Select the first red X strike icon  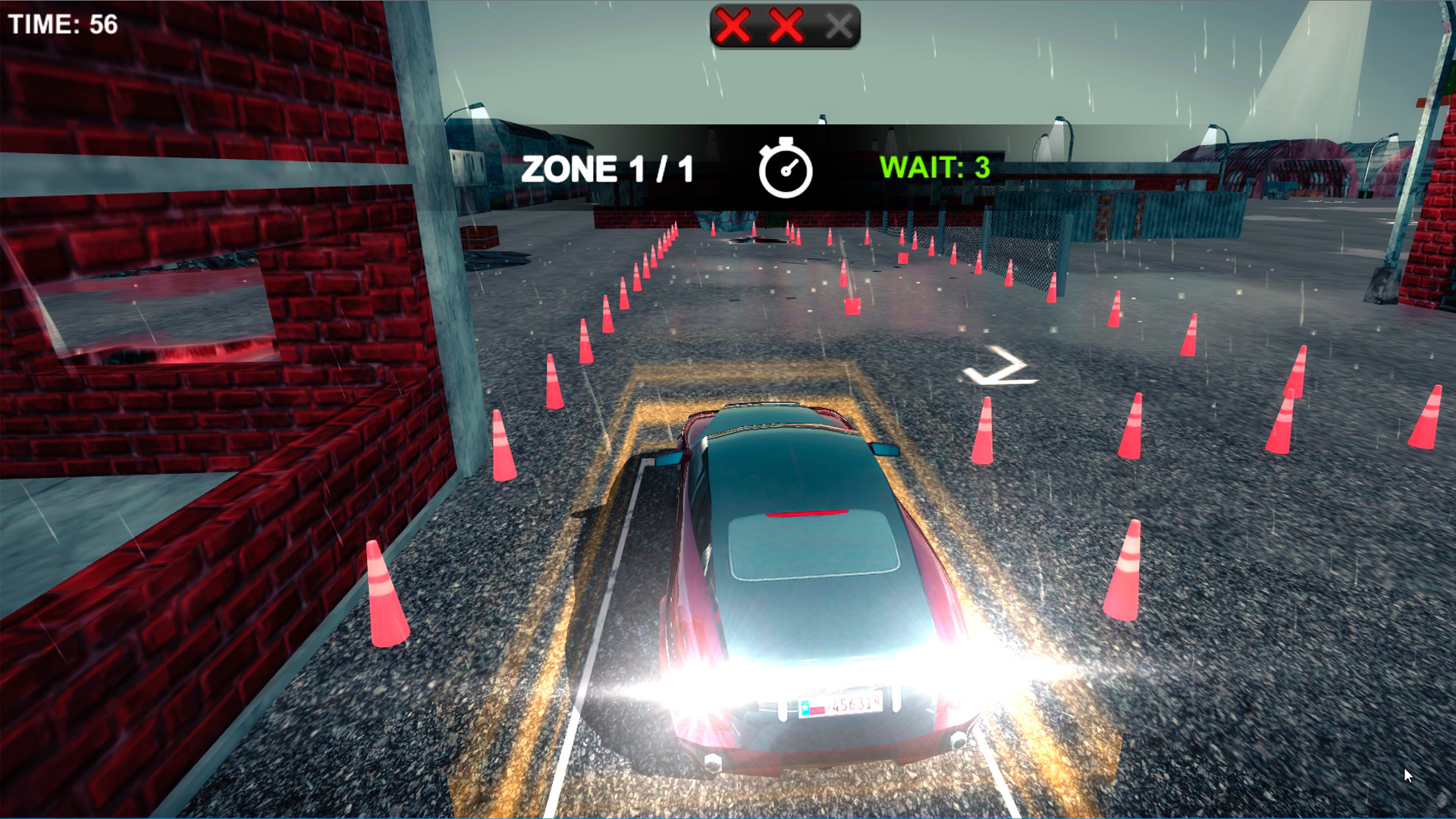[x=734, y=25]
